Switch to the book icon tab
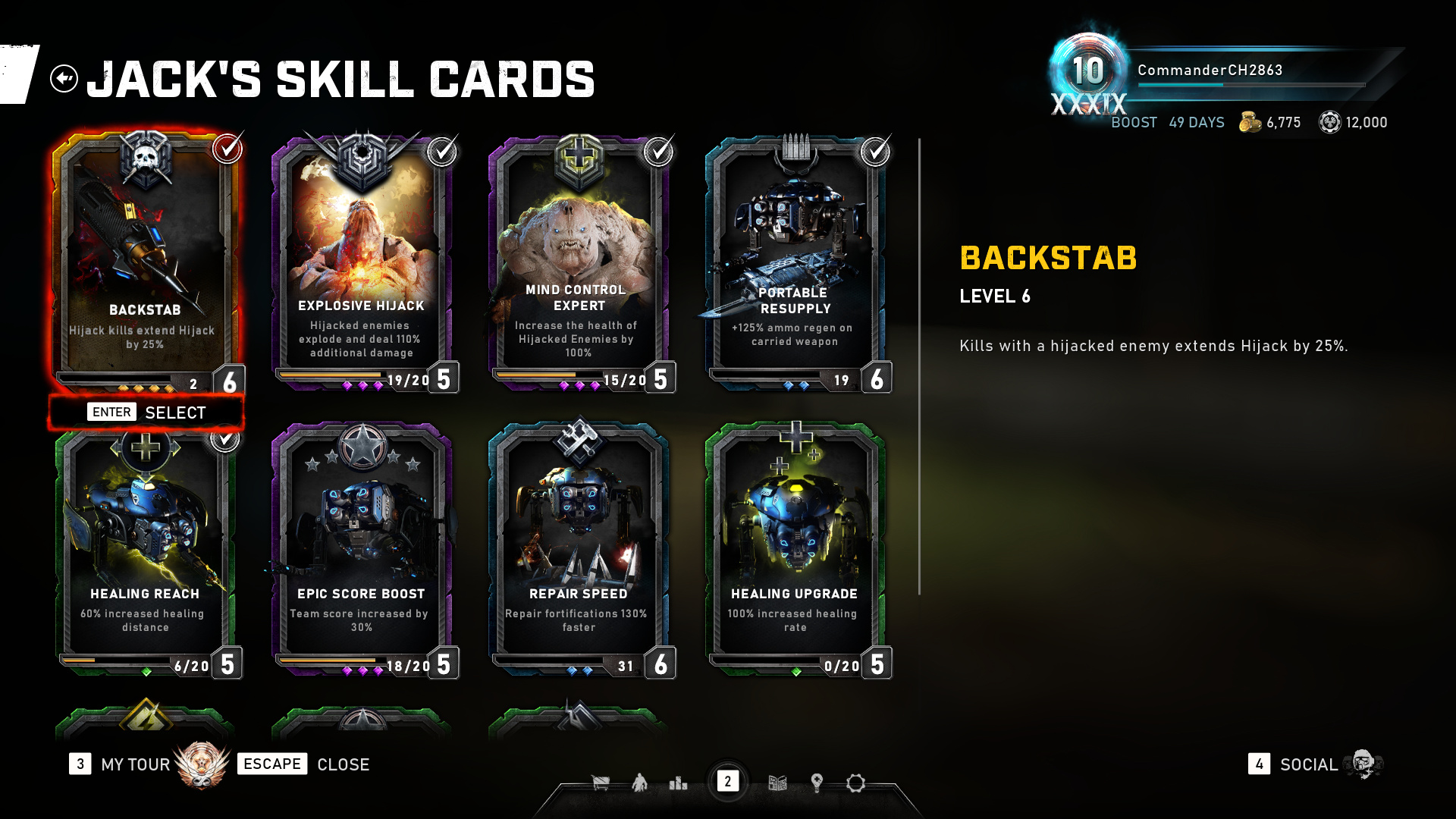 (777, 783)
